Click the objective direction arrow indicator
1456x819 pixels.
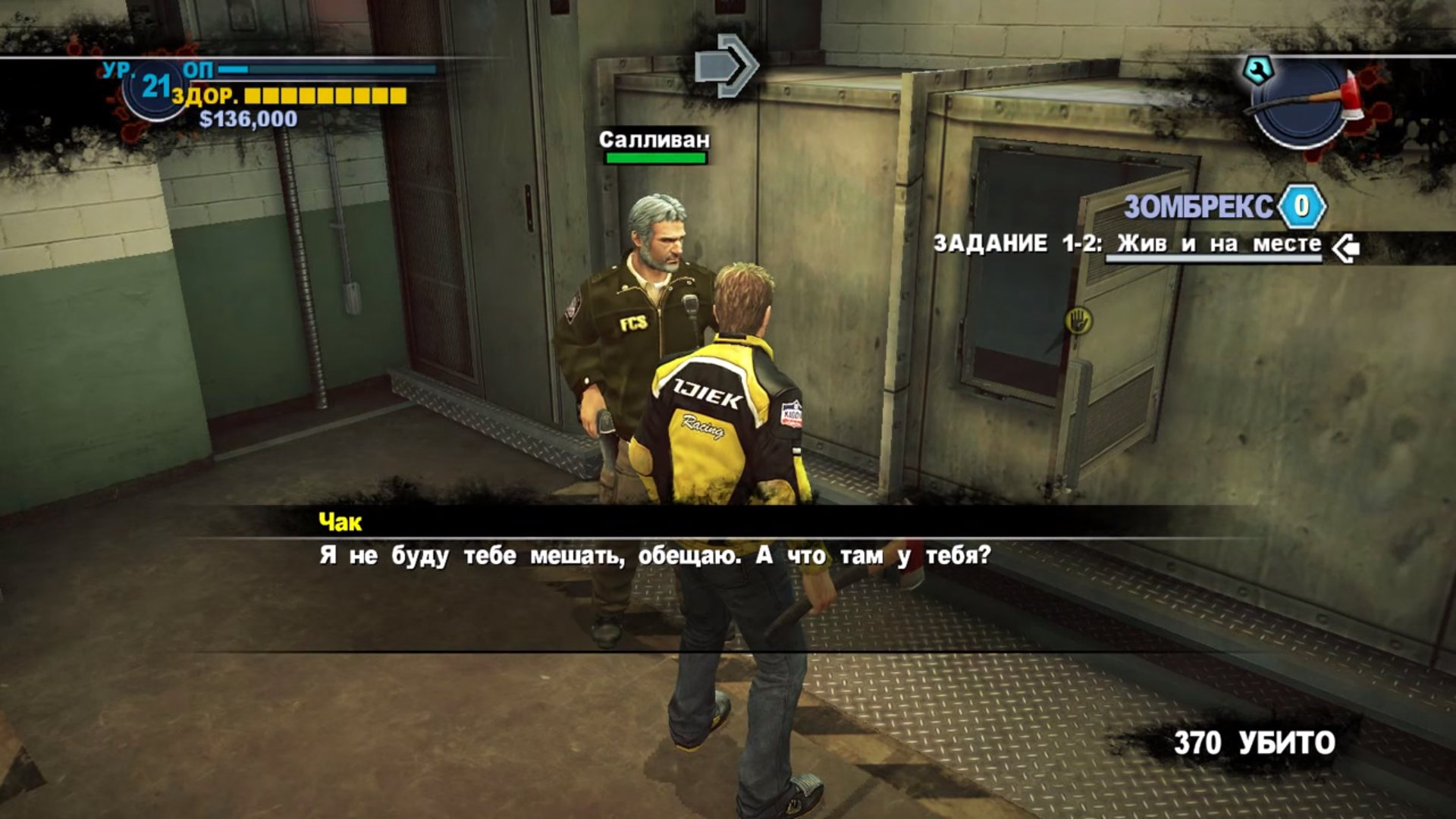click(x=726, y=67)
